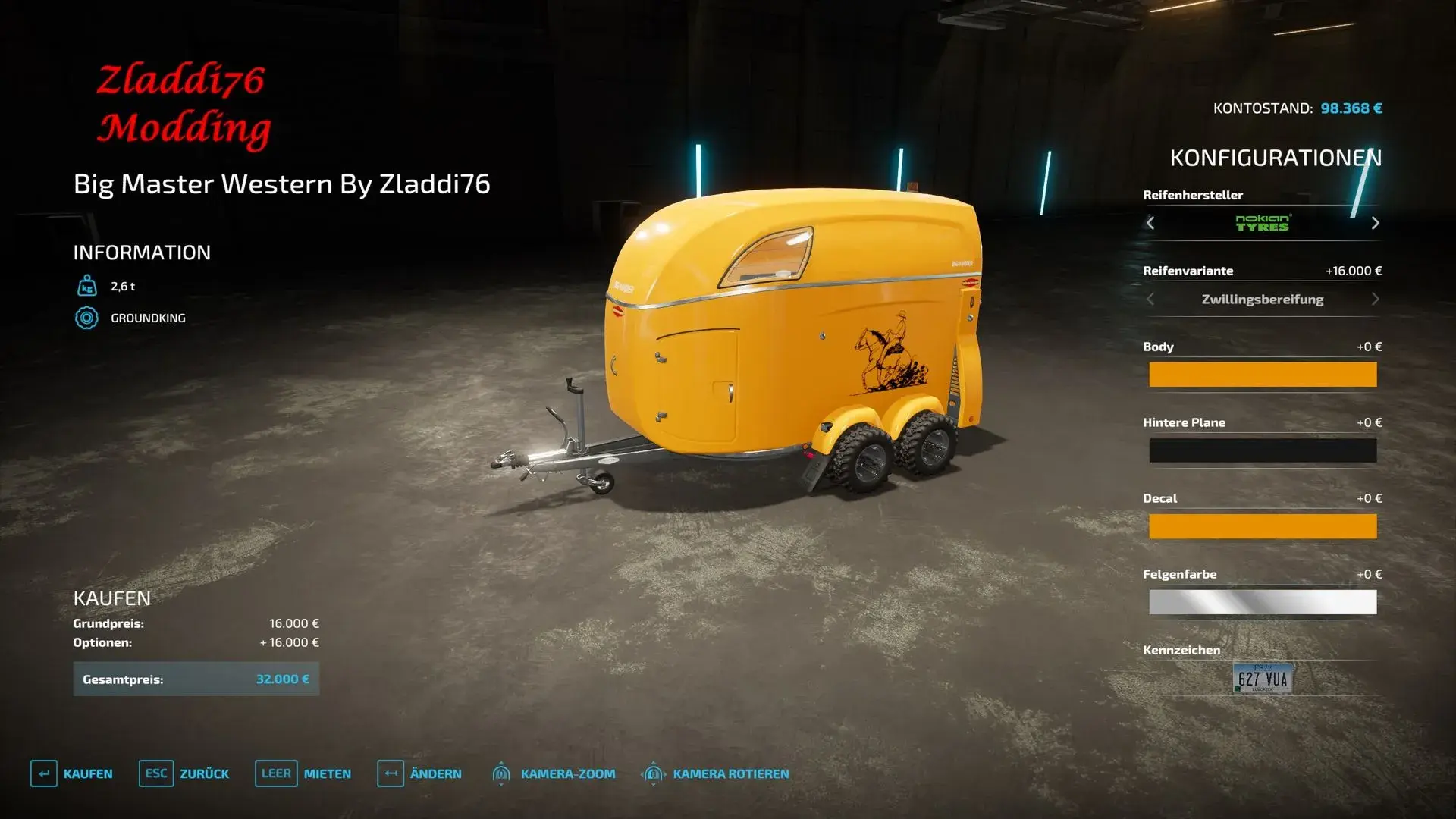1456x819 pixels.
Task: Click the Ändern change button
Action: click(x=419, y=773)
